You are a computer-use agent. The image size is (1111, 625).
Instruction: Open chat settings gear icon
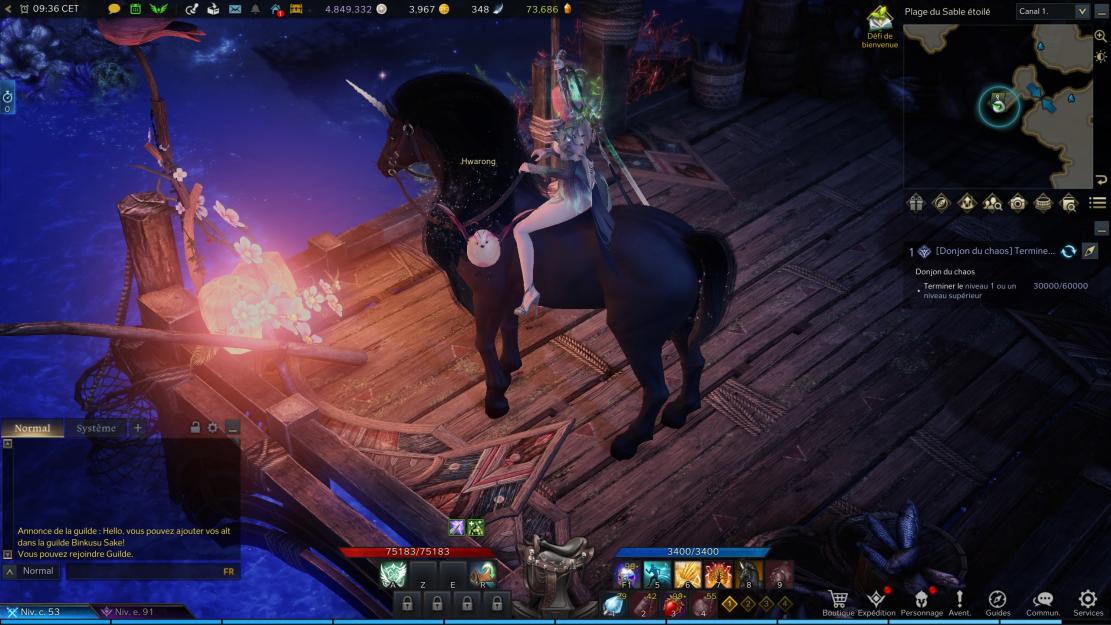click(212, 428)
